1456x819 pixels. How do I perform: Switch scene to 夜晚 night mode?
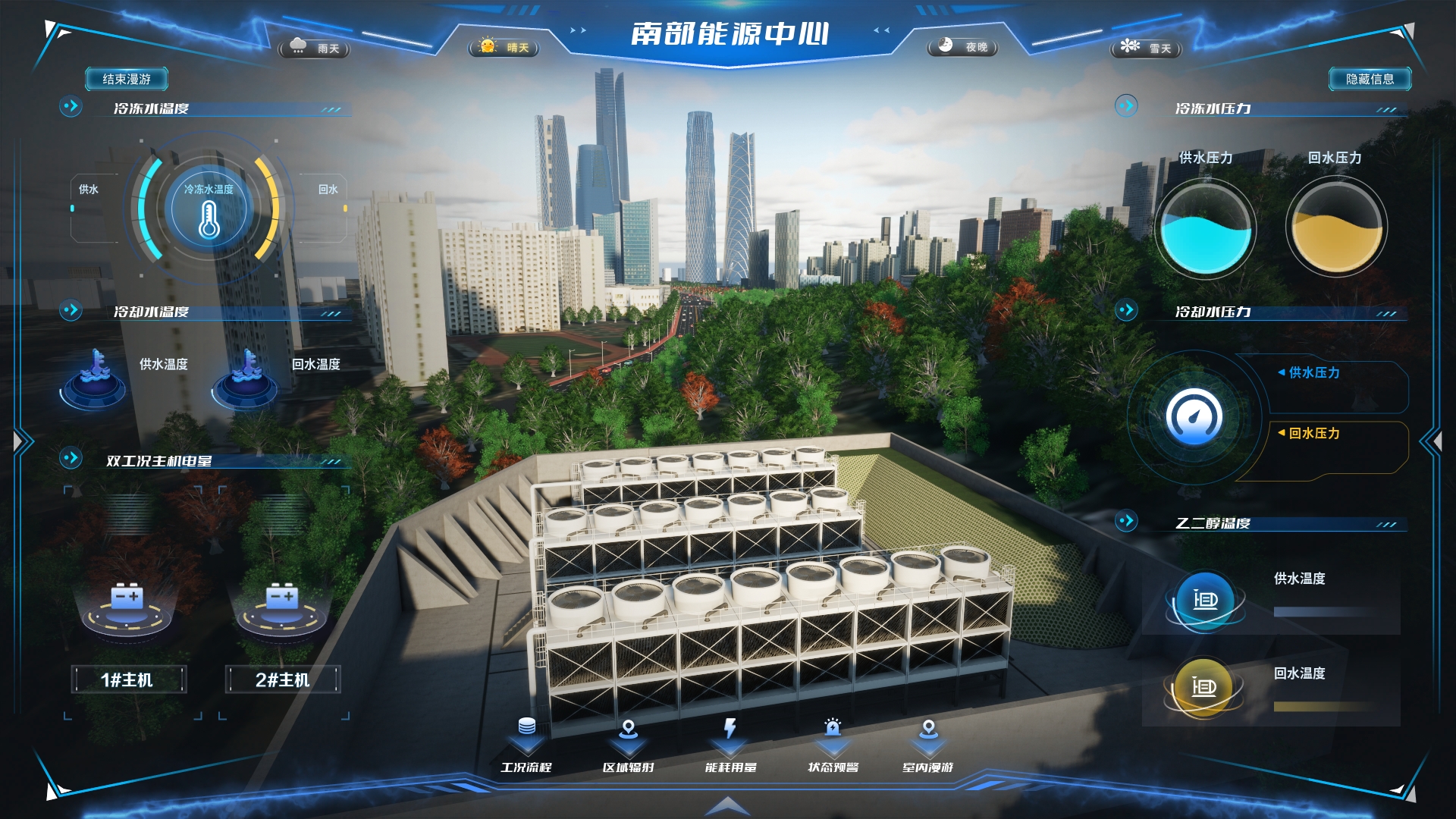(962, 47)
